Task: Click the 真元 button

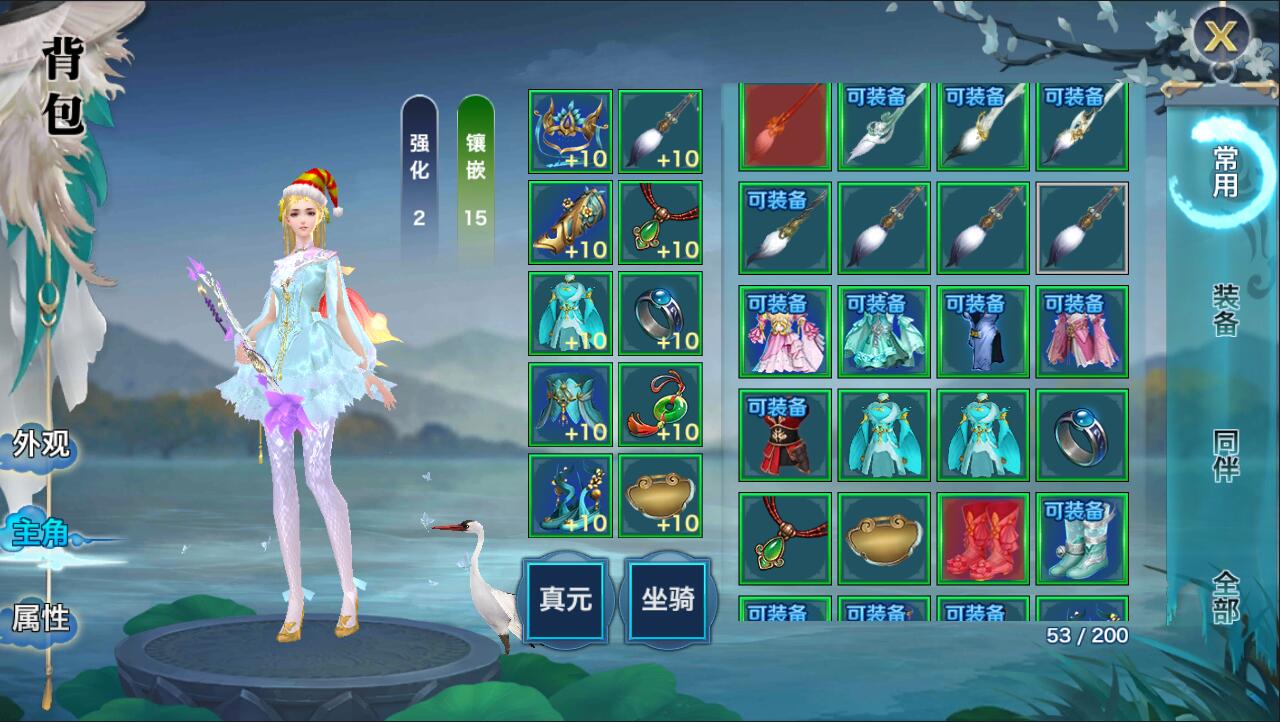Action: [566, 600]
